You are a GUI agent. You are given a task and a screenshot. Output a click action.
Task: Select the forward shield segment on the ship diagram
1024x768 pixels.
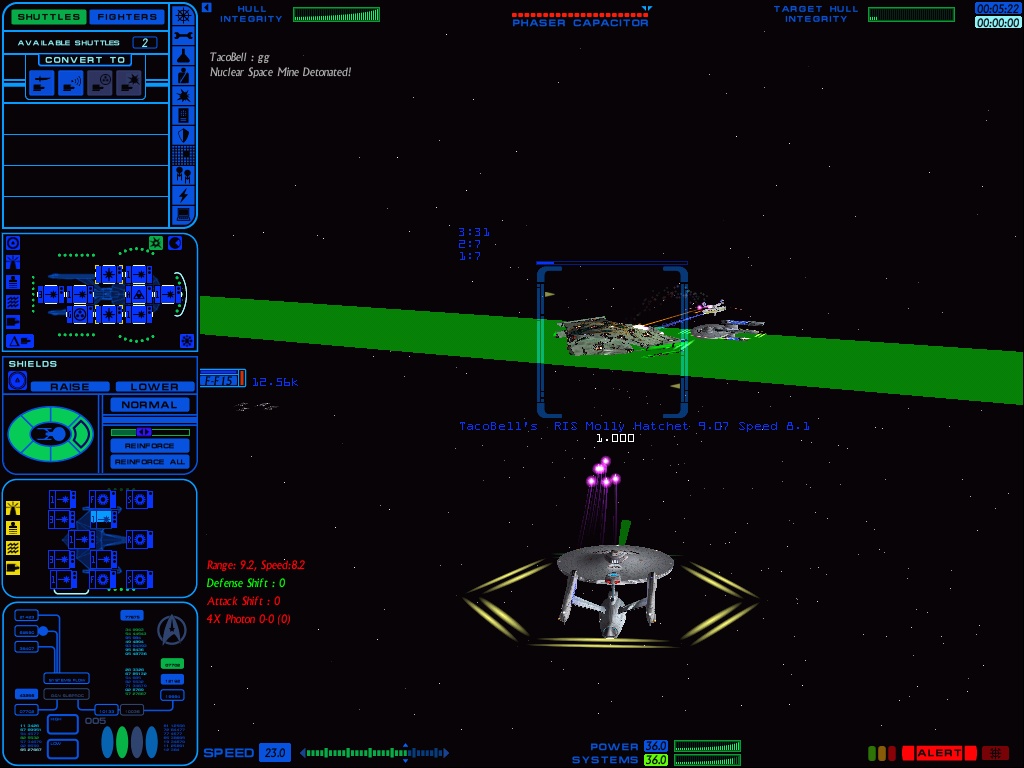pos(84,433)
